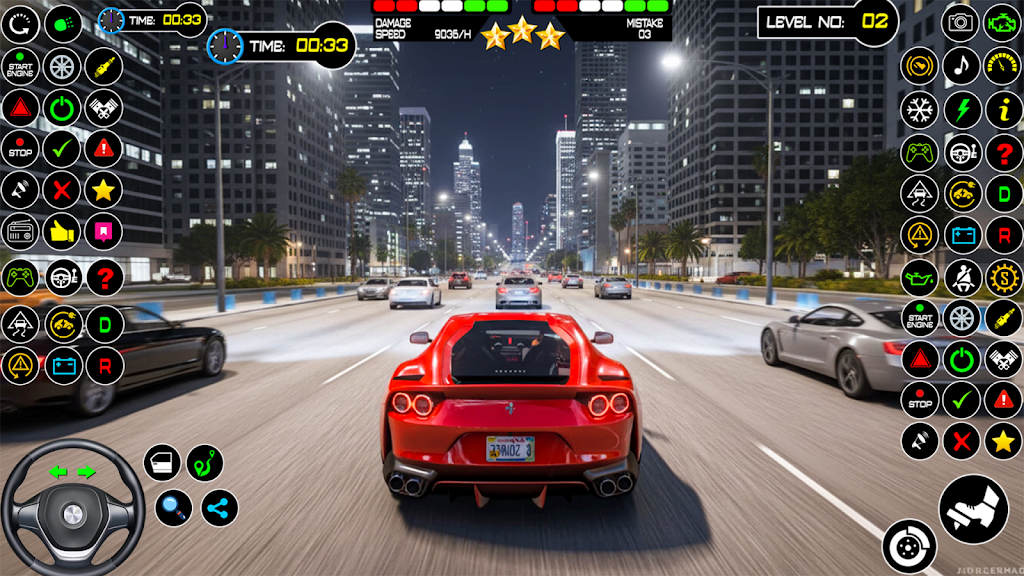Select the pink bookmark icon
Image resolution: width=1024 pixels, height=576 pixels.
[103, 232]
